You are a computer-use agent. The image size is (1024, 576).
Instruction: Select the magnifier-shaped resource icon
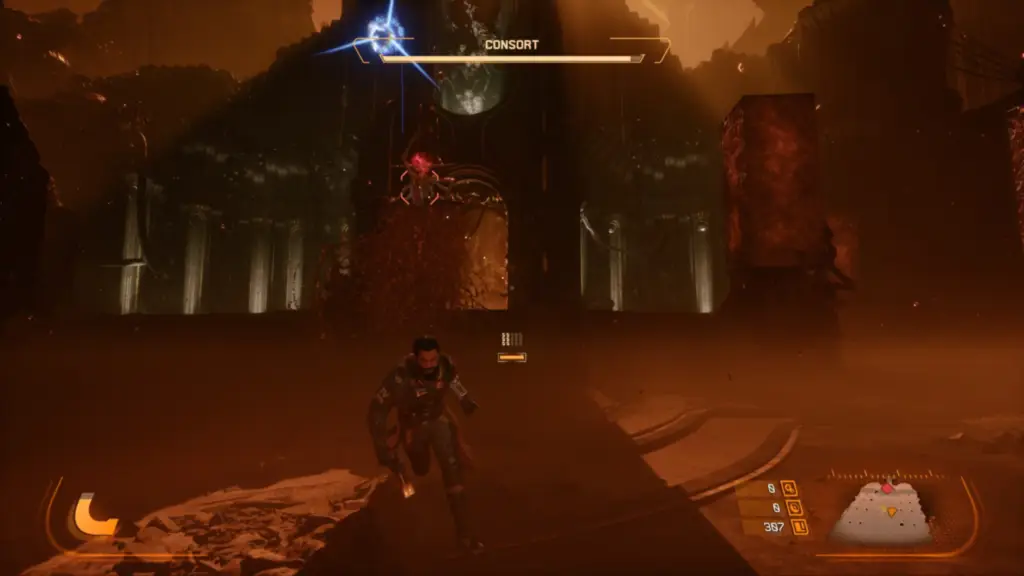click(790, 488)
